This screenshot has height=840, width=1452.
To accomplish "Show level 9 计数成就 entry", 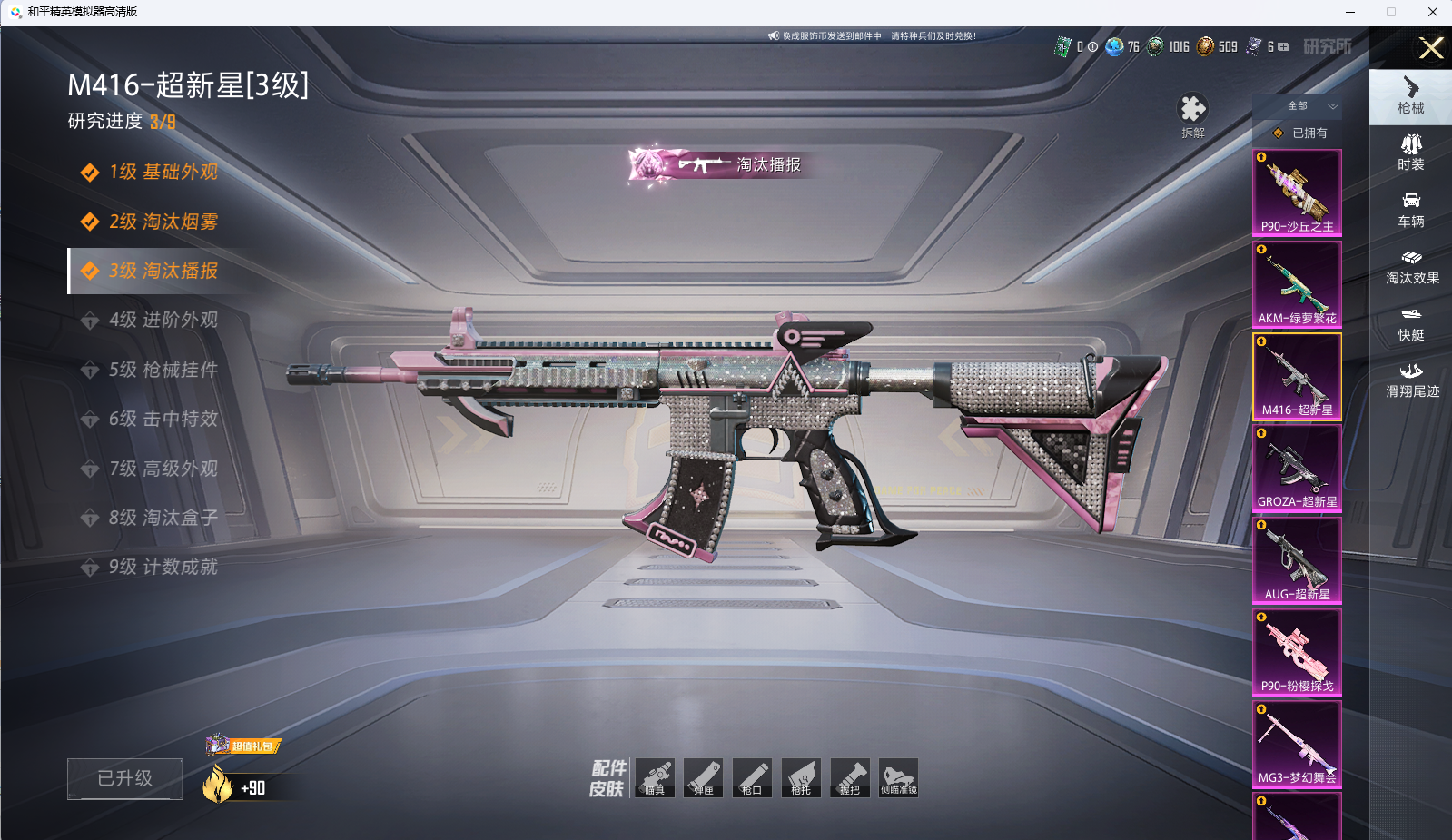I will [163, 567].
